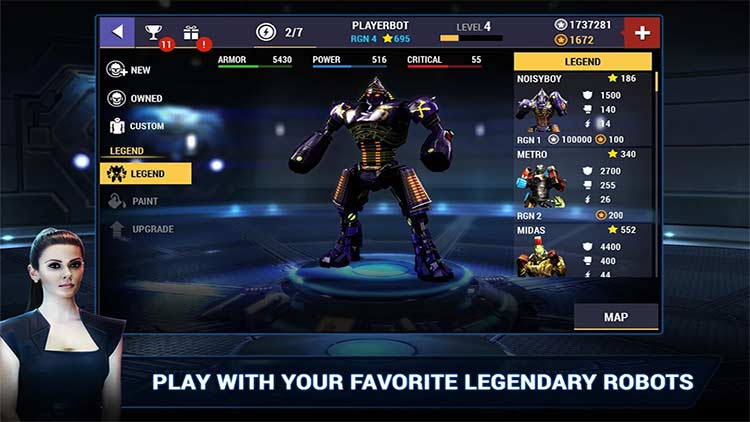
Task: Click the Legend header tab above robot list
Action: 583,62
